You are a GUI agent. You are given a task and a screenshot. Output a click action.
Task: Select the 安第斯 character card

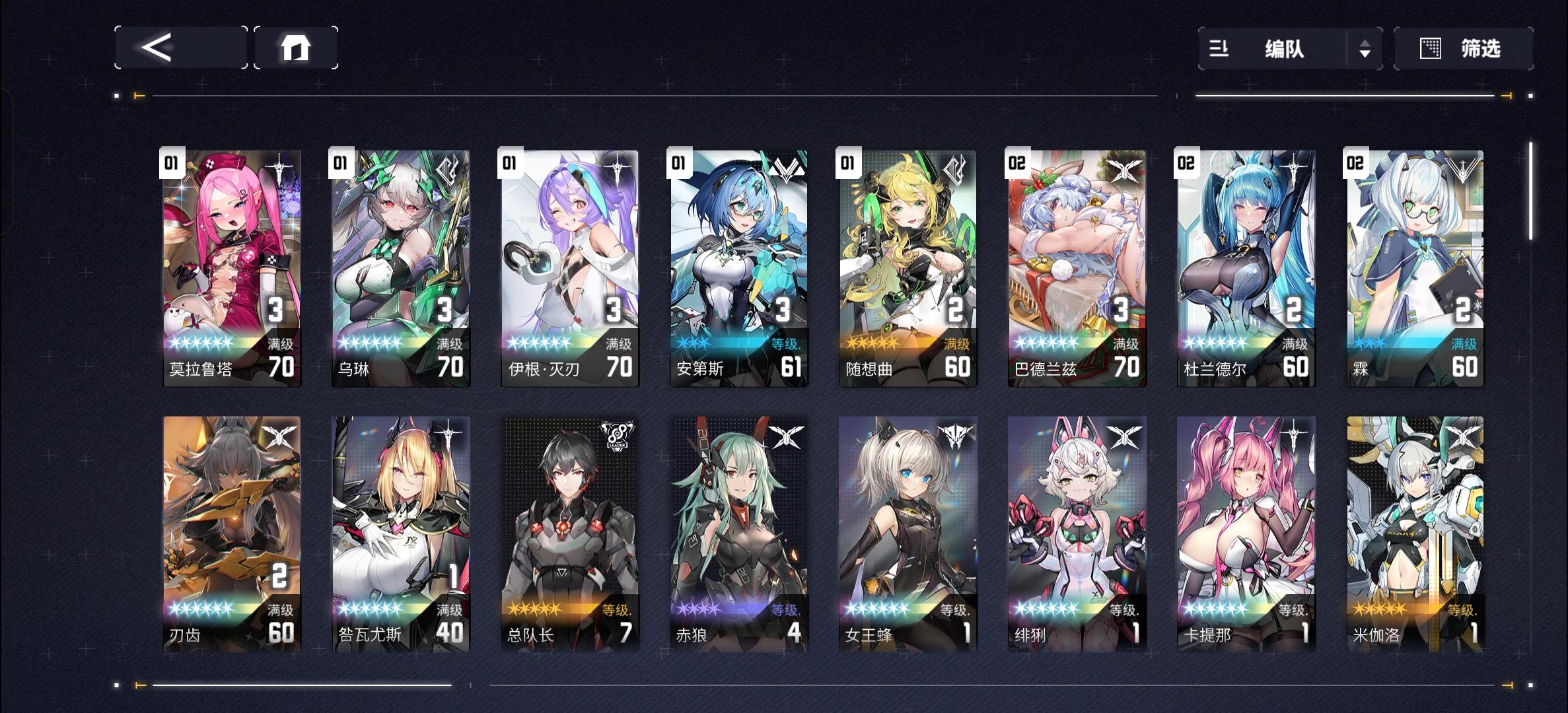[738, 264]
